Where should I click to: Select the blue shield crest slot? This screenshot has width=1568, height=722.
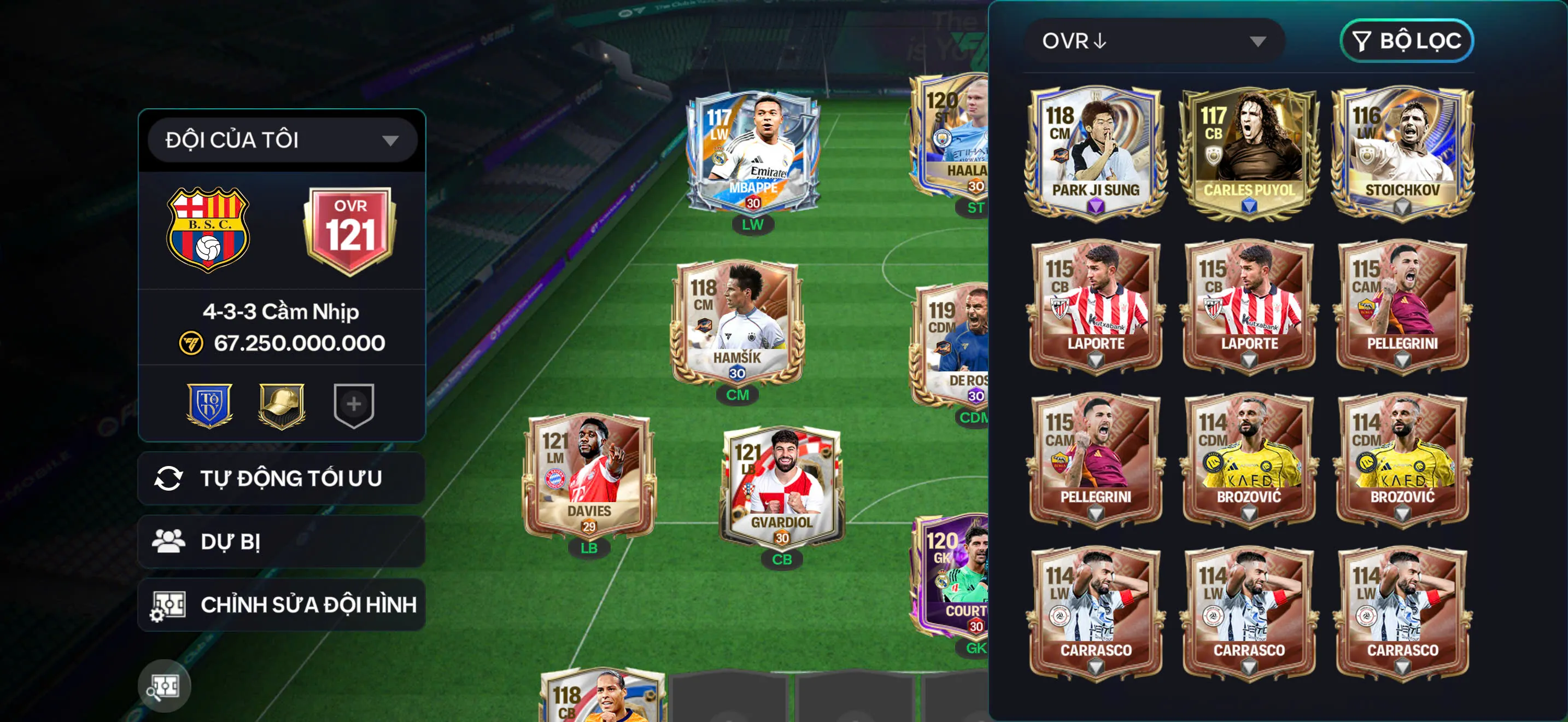[x=209, y=405]
